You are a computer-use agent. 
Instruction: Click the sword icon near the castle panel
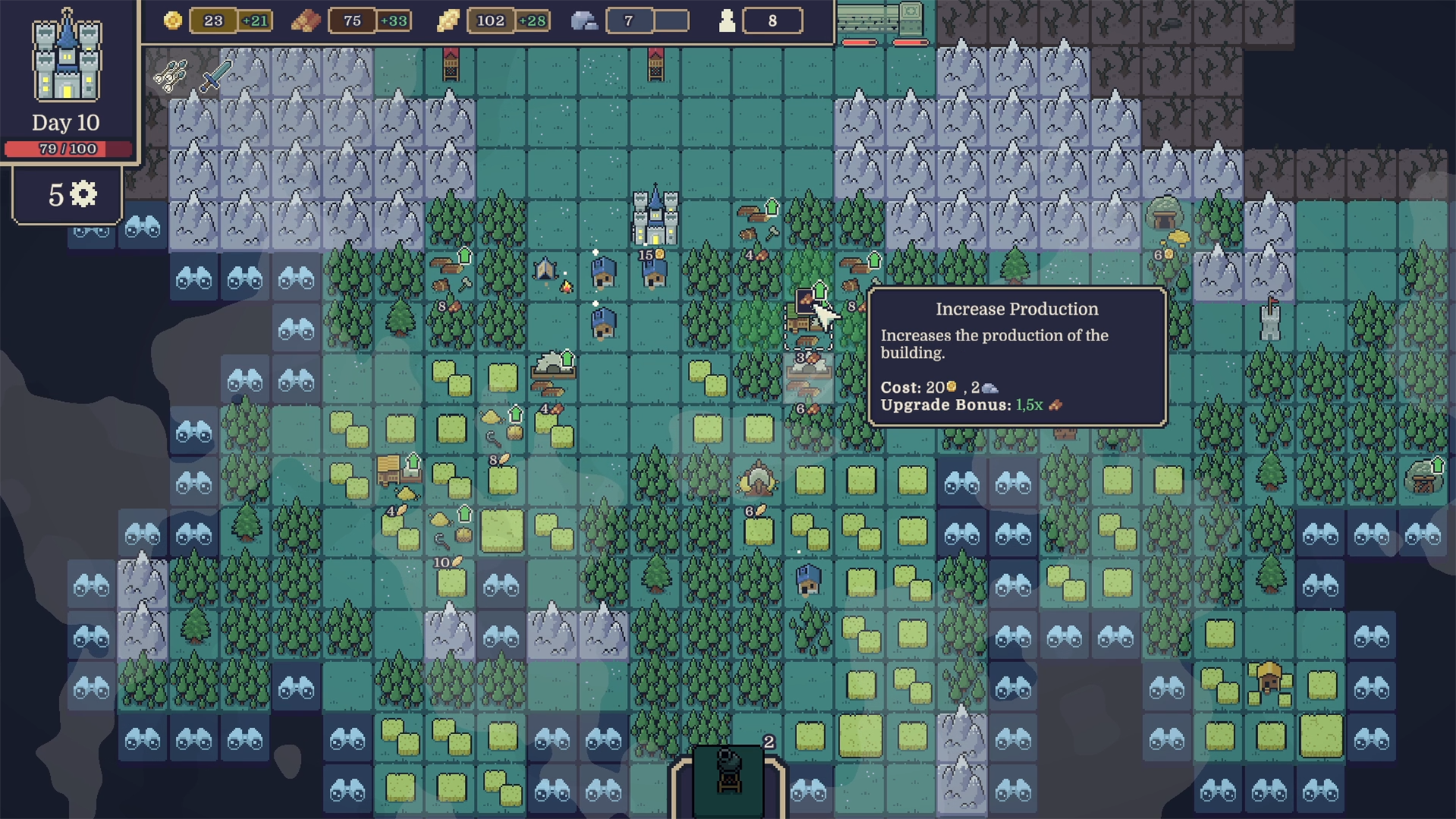(x=215, y=77)
